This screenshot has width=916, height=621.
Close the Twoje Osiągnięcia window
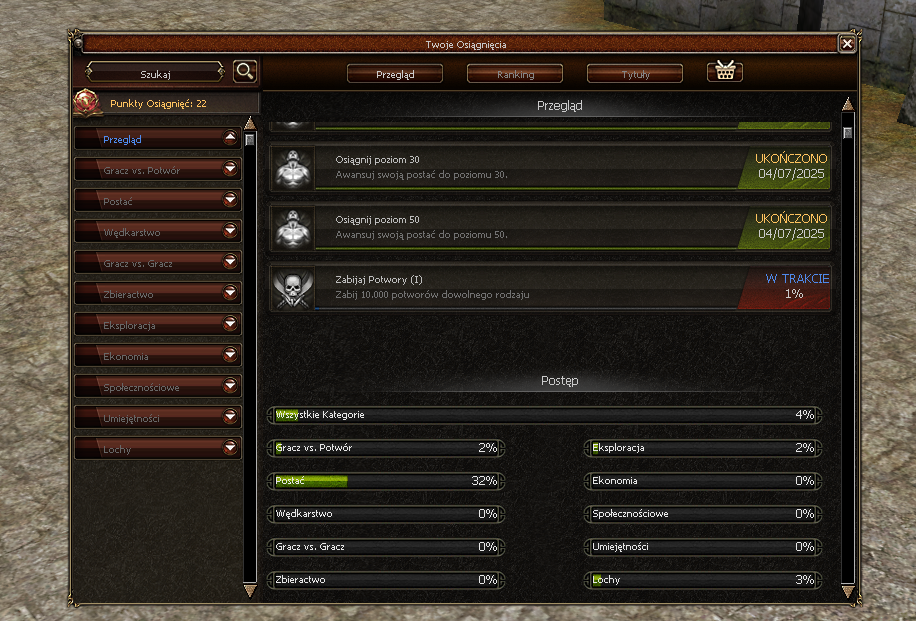(x=847, y=44)
